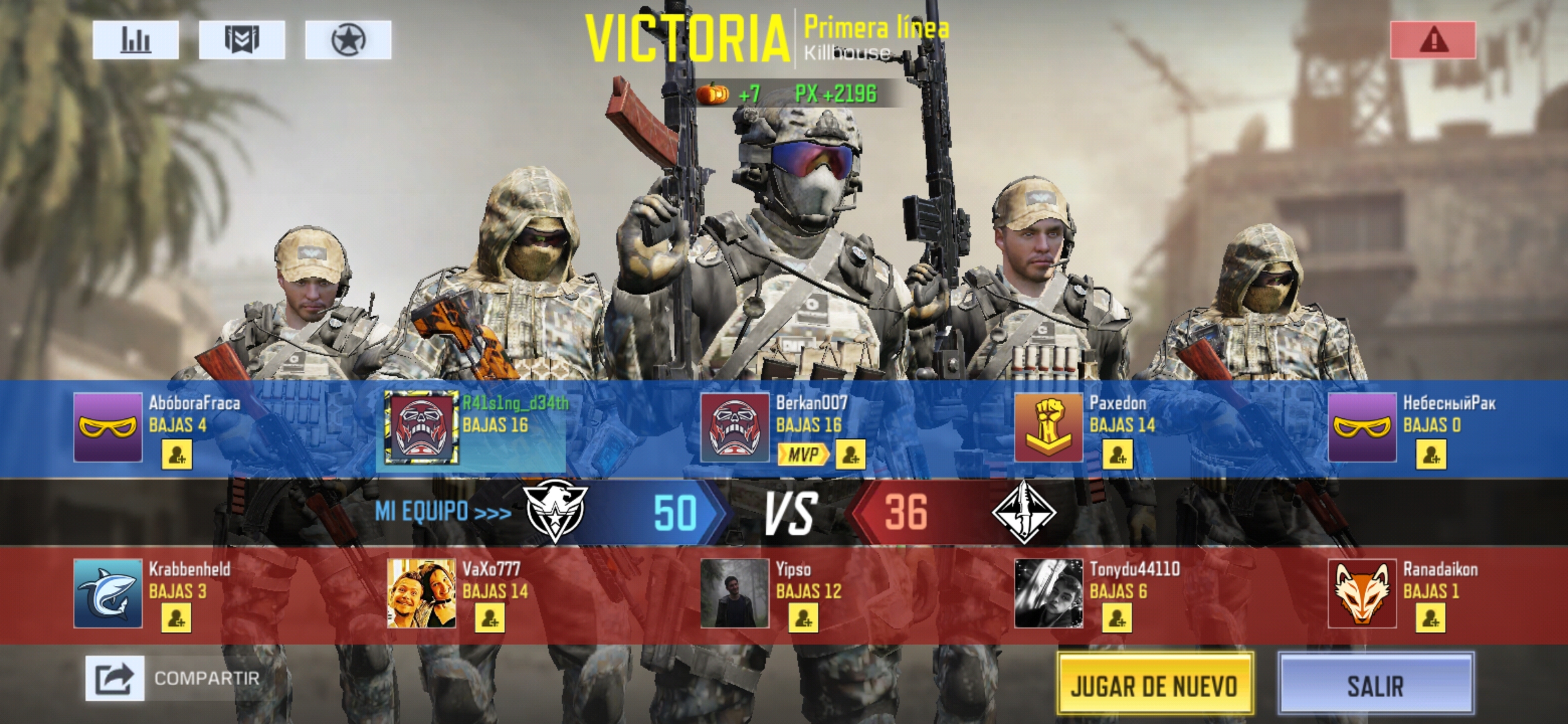The image size is (1568, 724).
Task: Select Krabbenheld's shark avatar
Action: 108,593
